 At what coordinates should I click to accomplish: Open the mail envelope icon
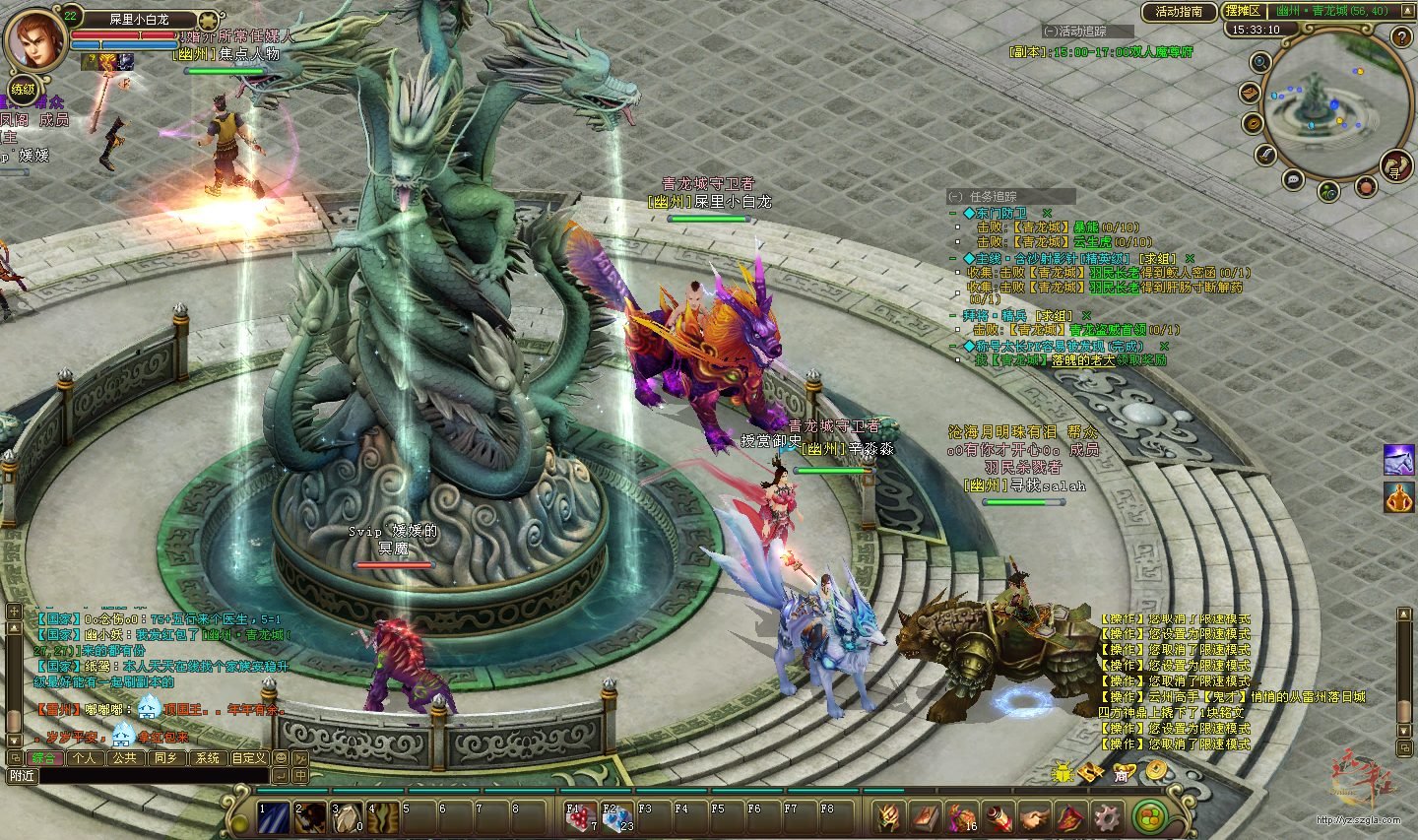(1250, 93)
